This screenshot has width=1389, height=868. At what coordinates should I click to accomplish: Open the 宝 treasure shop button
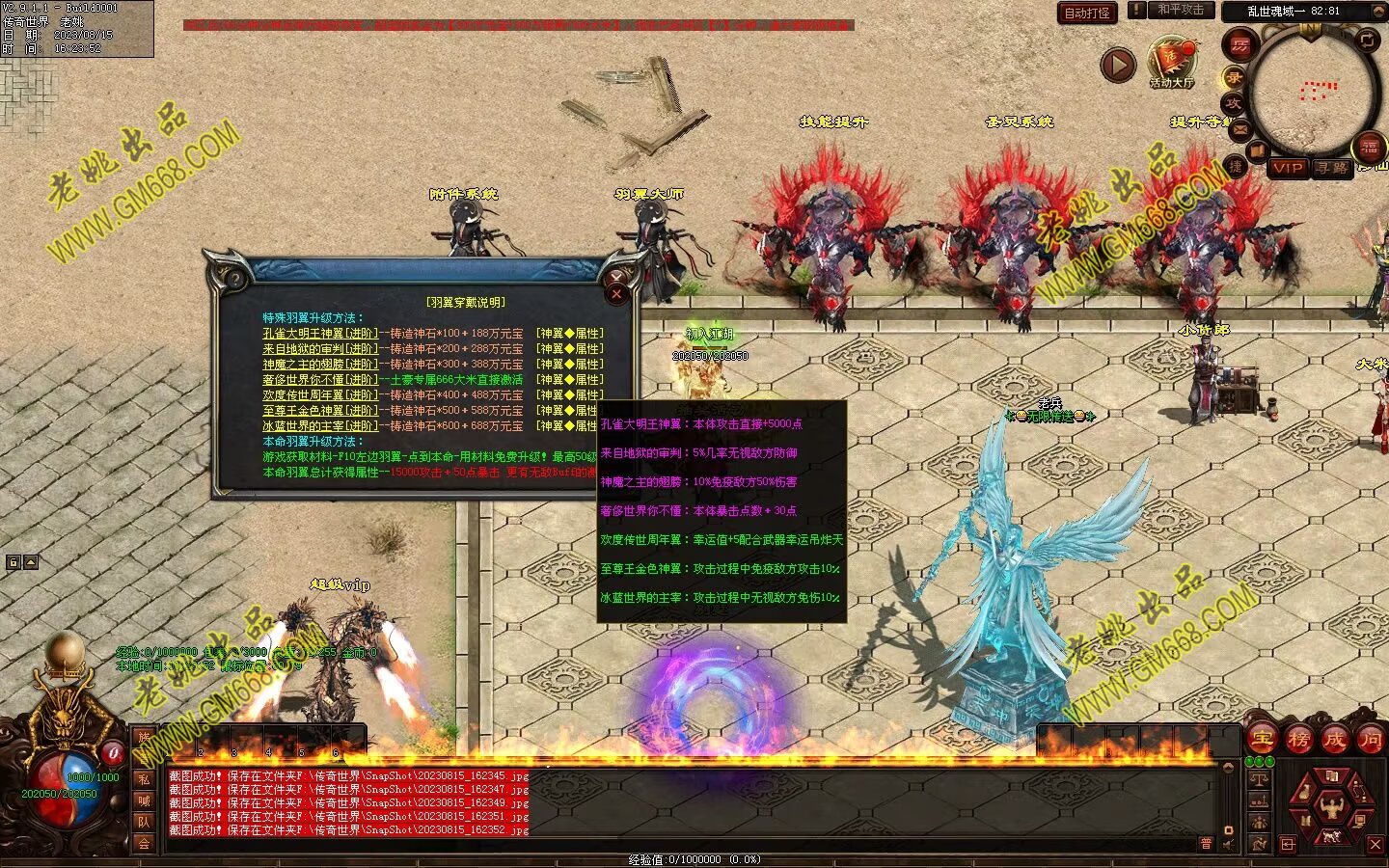point(1262,740)
